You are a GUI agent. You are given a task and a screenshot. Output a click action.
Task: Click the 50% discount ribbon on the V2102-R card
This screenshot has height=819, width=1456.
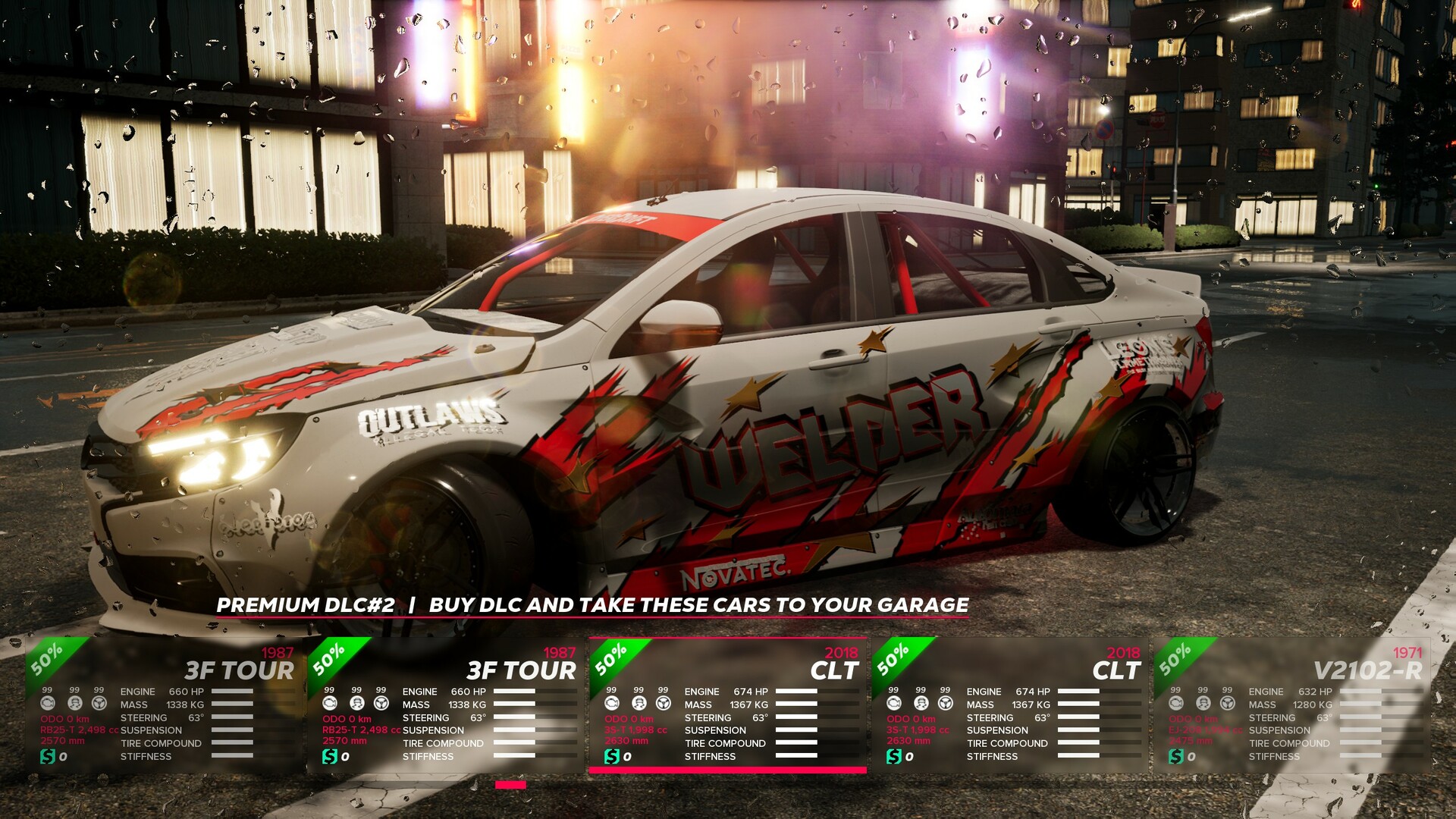tap(1175, 658)
